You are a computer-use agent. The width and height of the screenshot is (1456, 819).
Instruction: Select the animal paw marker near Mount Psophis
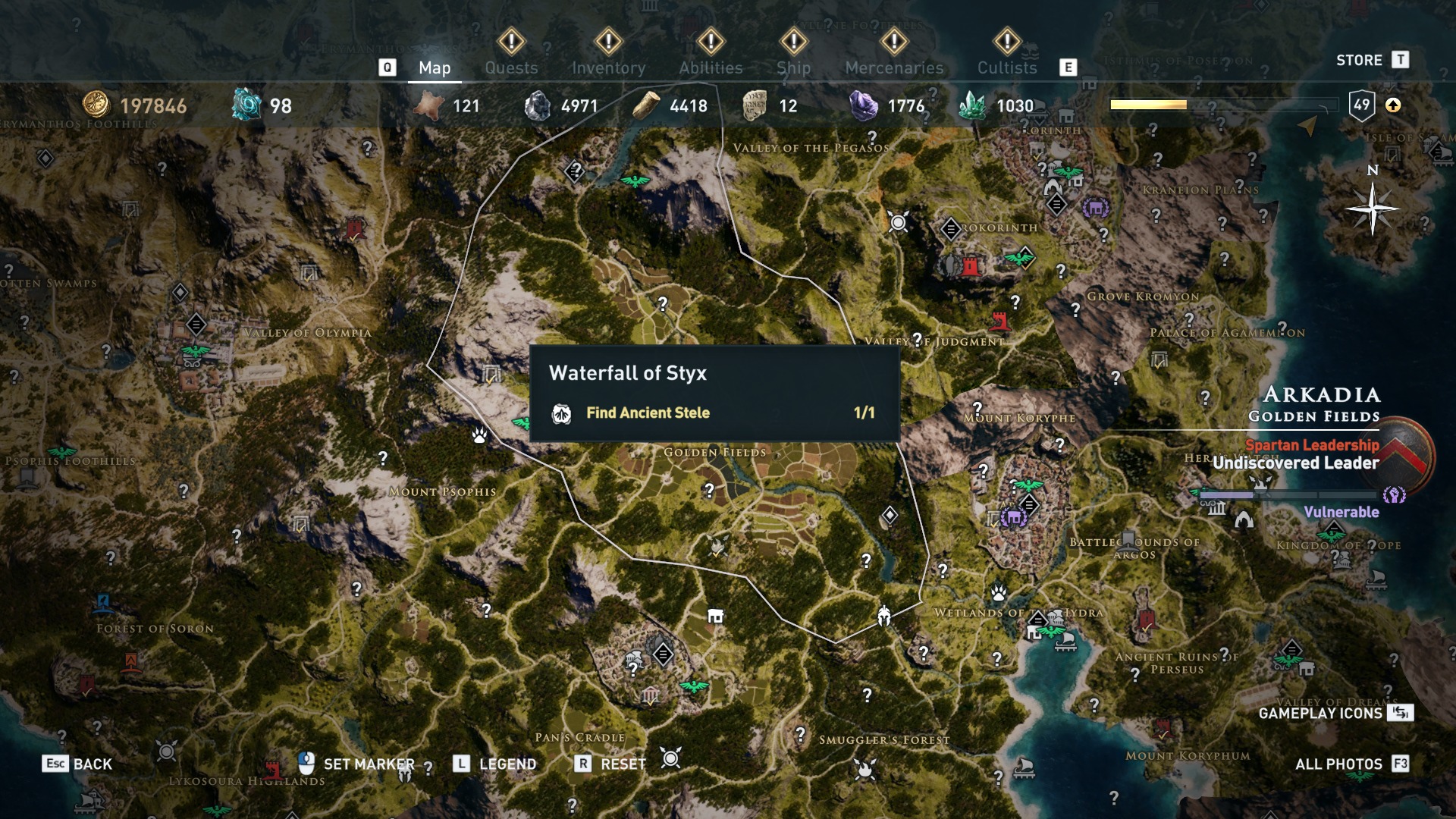(479, 435)
